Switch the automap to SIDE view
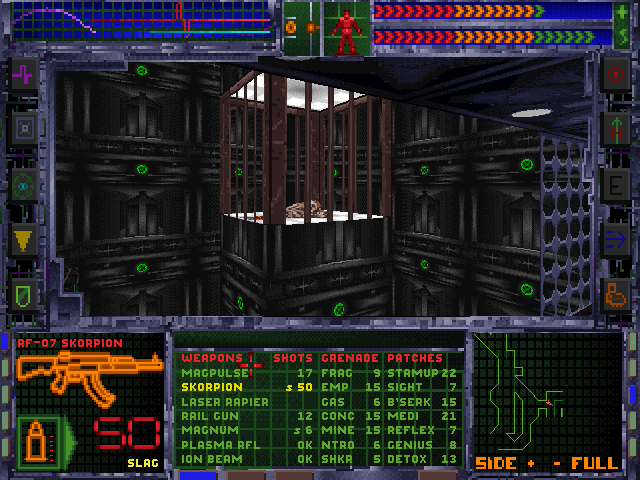Image resolution: width=640 pixels, height=480 pixels. pyautogui.click(x=494, y=464)
